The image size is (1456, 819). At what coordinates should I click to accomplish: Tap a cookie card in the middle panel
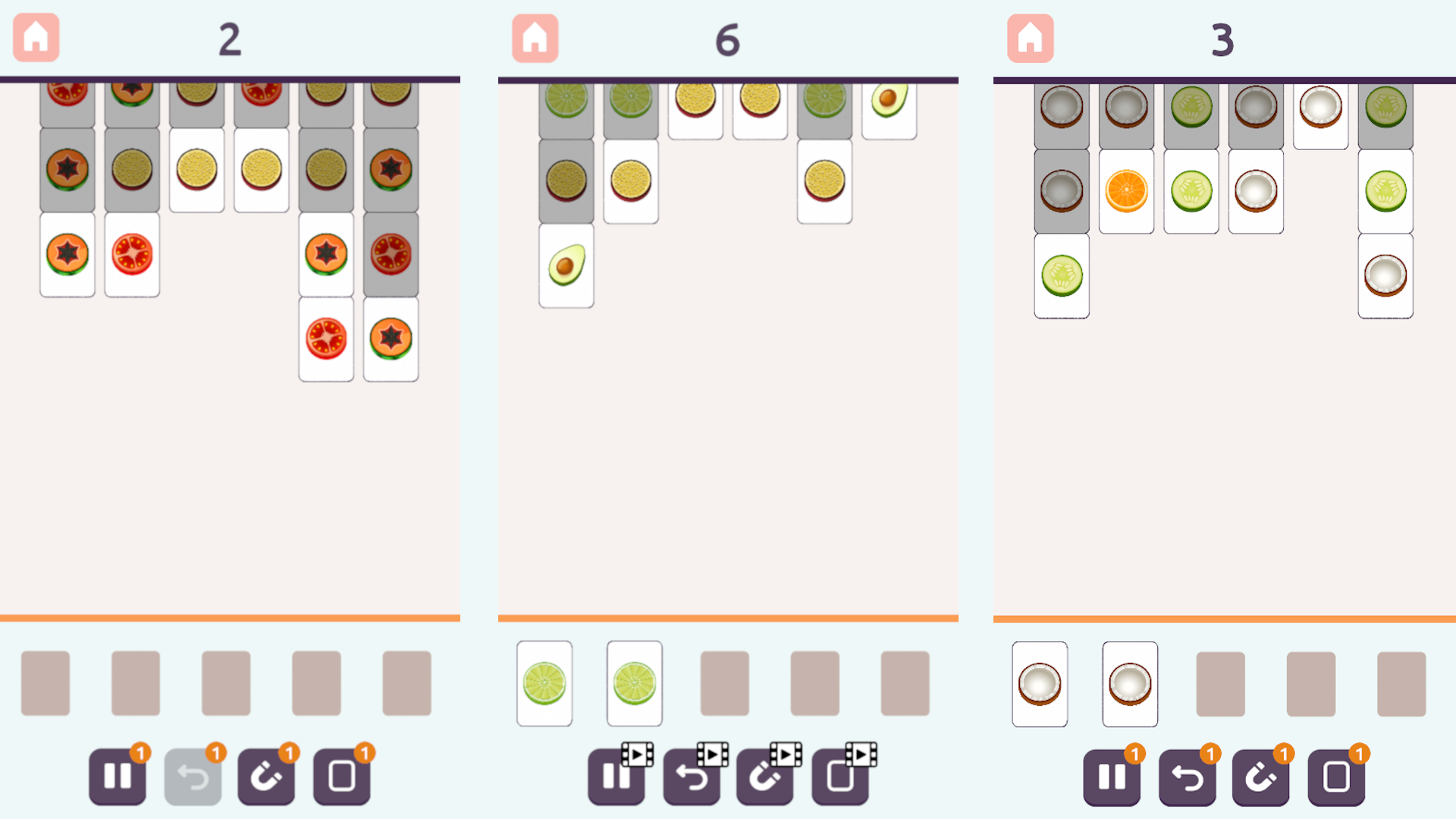630,180
